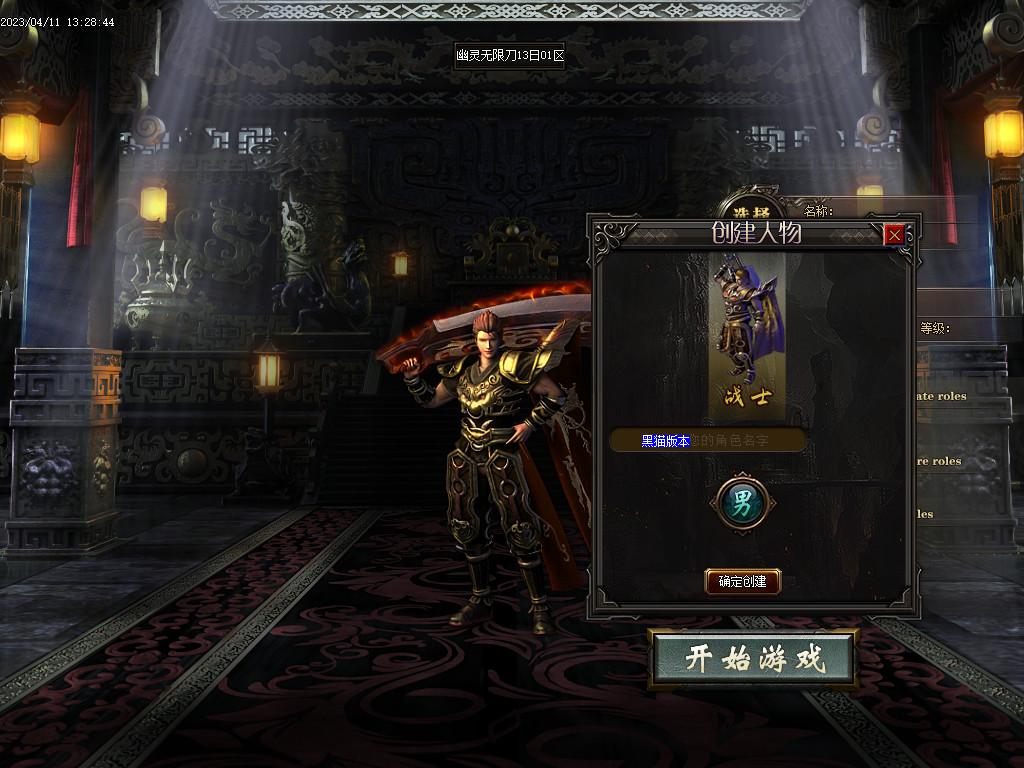
Task: Toggle the 男 gender button
Action: tap(741, 502)
